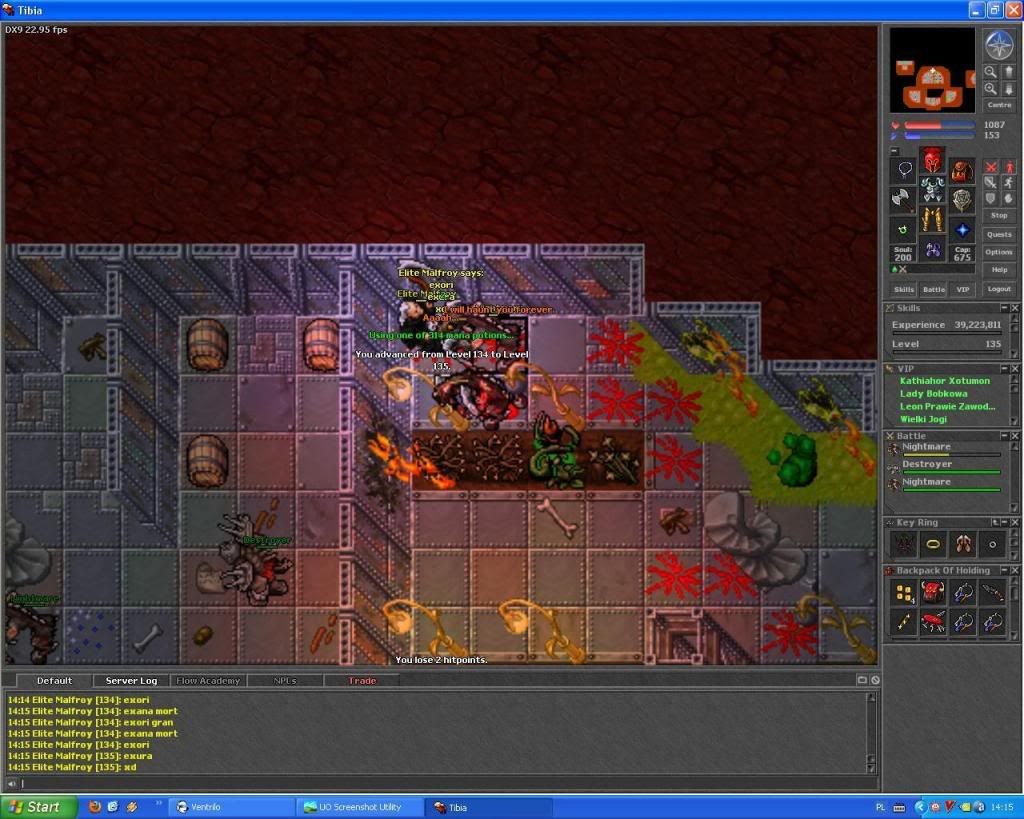Viewport: 1024px width, 819px height.
Task: Select the gold ring in Key Ring
Action: (x=934, y=543)
